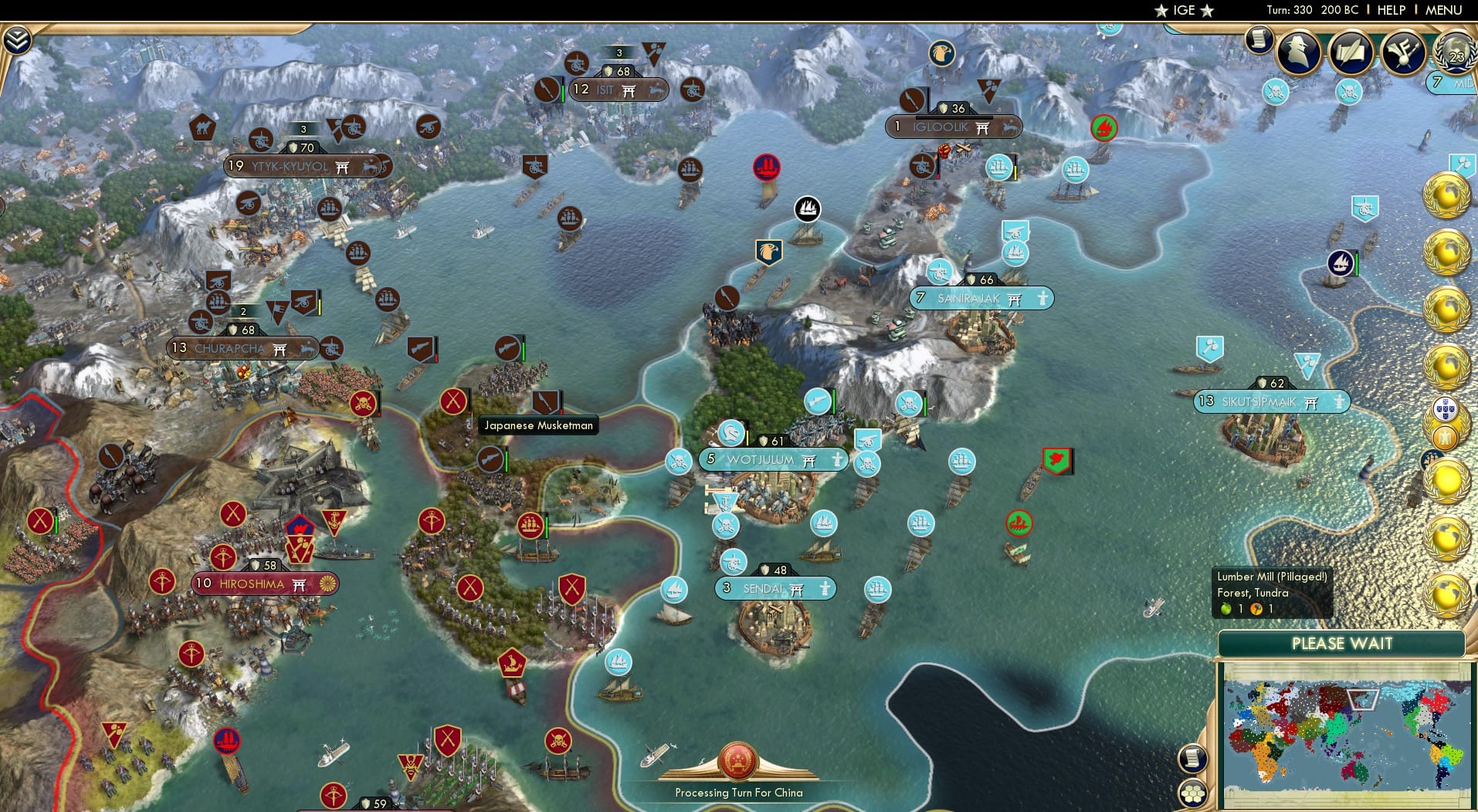The height and width of the screenshot is (812, 1478).
Task: Toggle Strategic View with the hex icon
Action: [x=1193, y=792]
